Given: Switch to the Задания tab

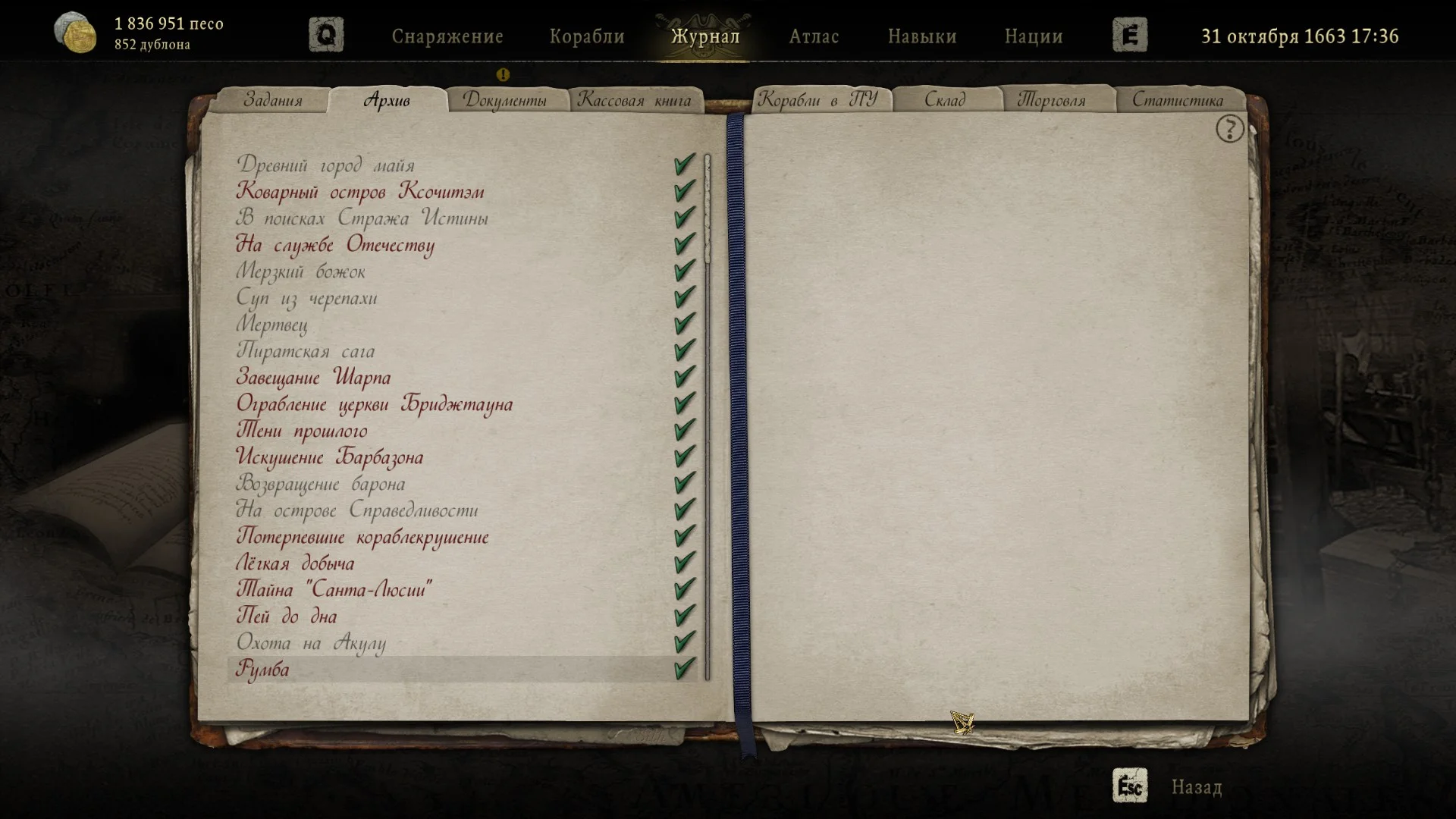Looking at the screenshot, I should (273, 100).
